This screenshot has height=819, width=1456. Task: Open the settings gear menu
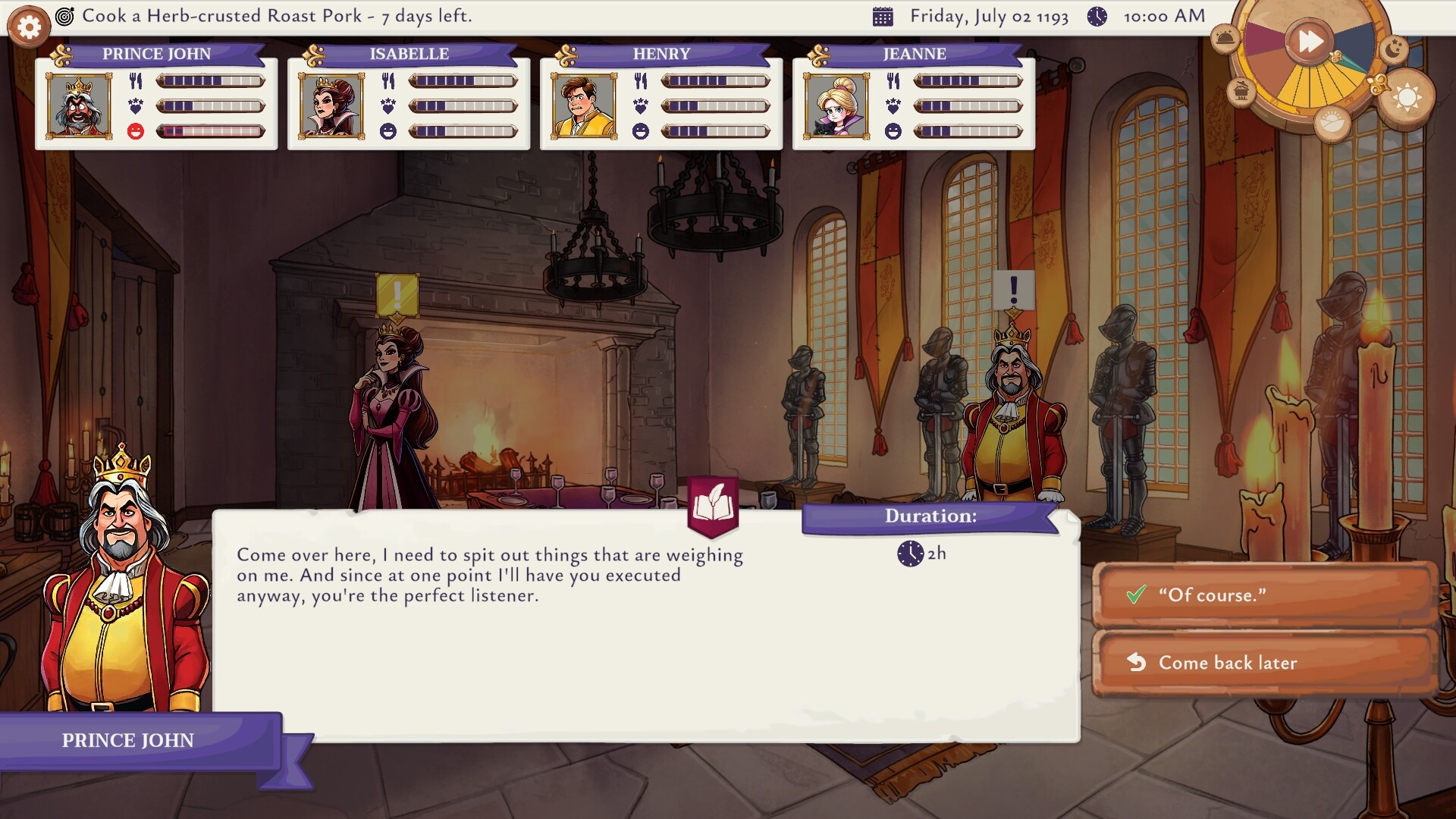(29, 28)
